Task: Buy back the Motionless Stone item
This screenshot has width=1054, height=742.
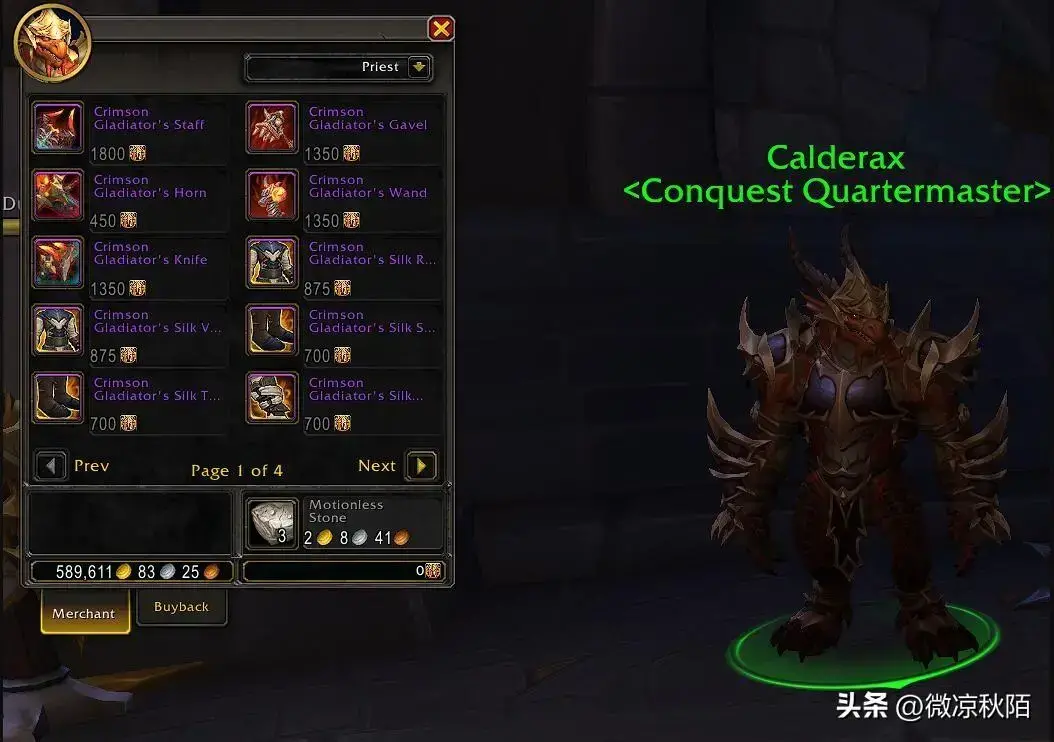Action: tap(272, 524)
